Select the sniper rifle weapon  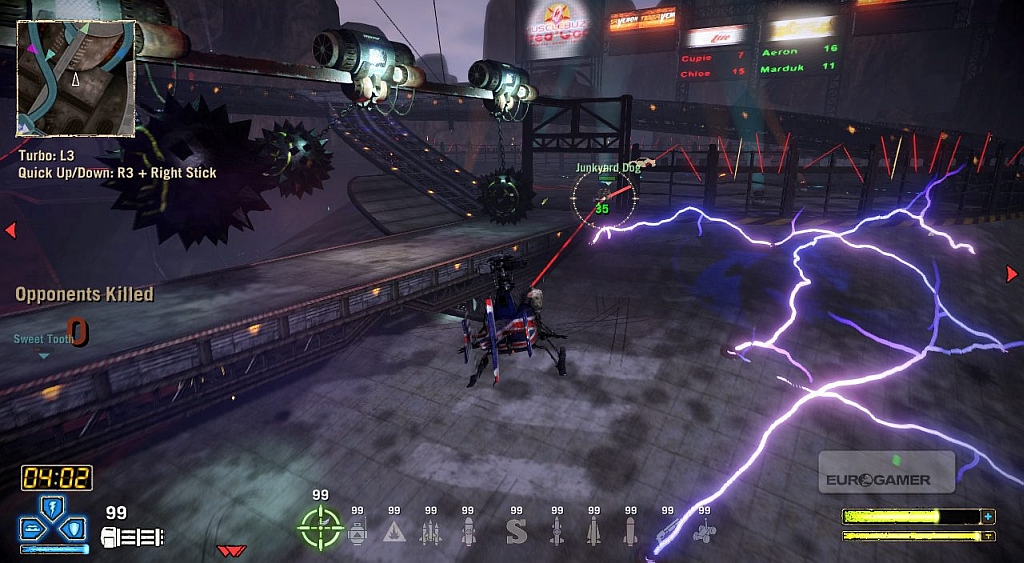pos(666,533)
